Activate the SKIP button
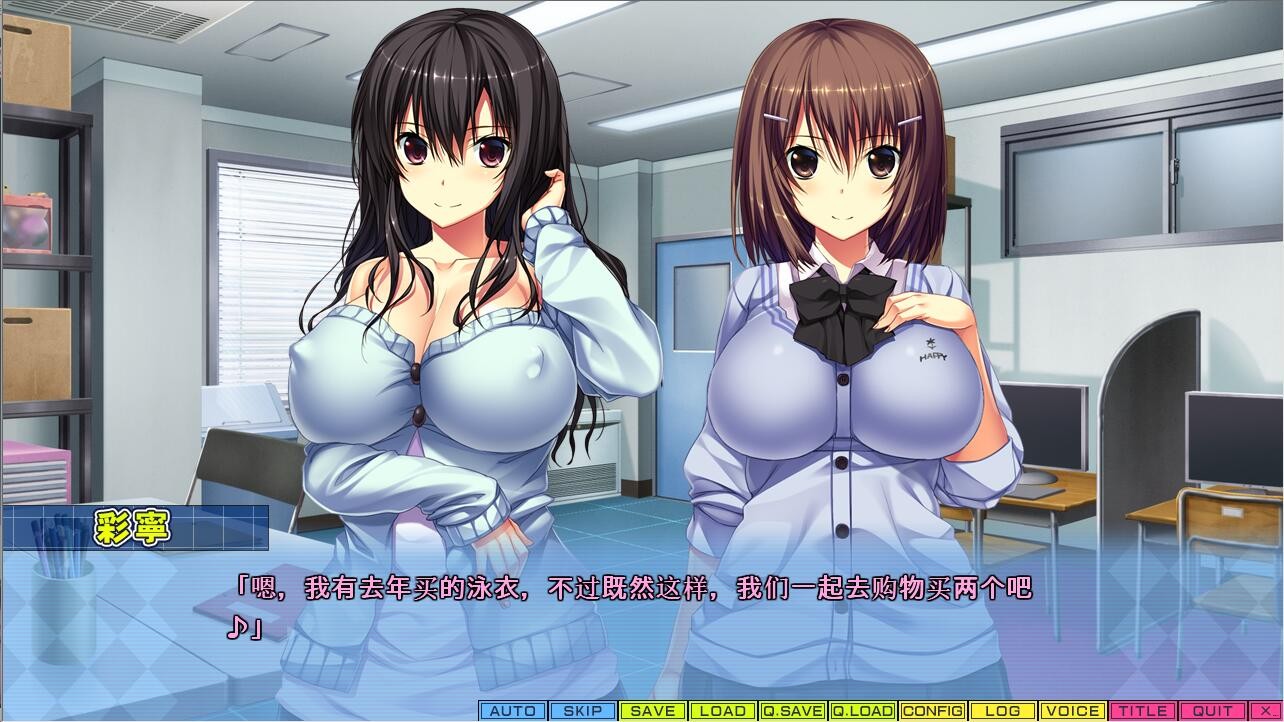 click(x=583, y=711)
